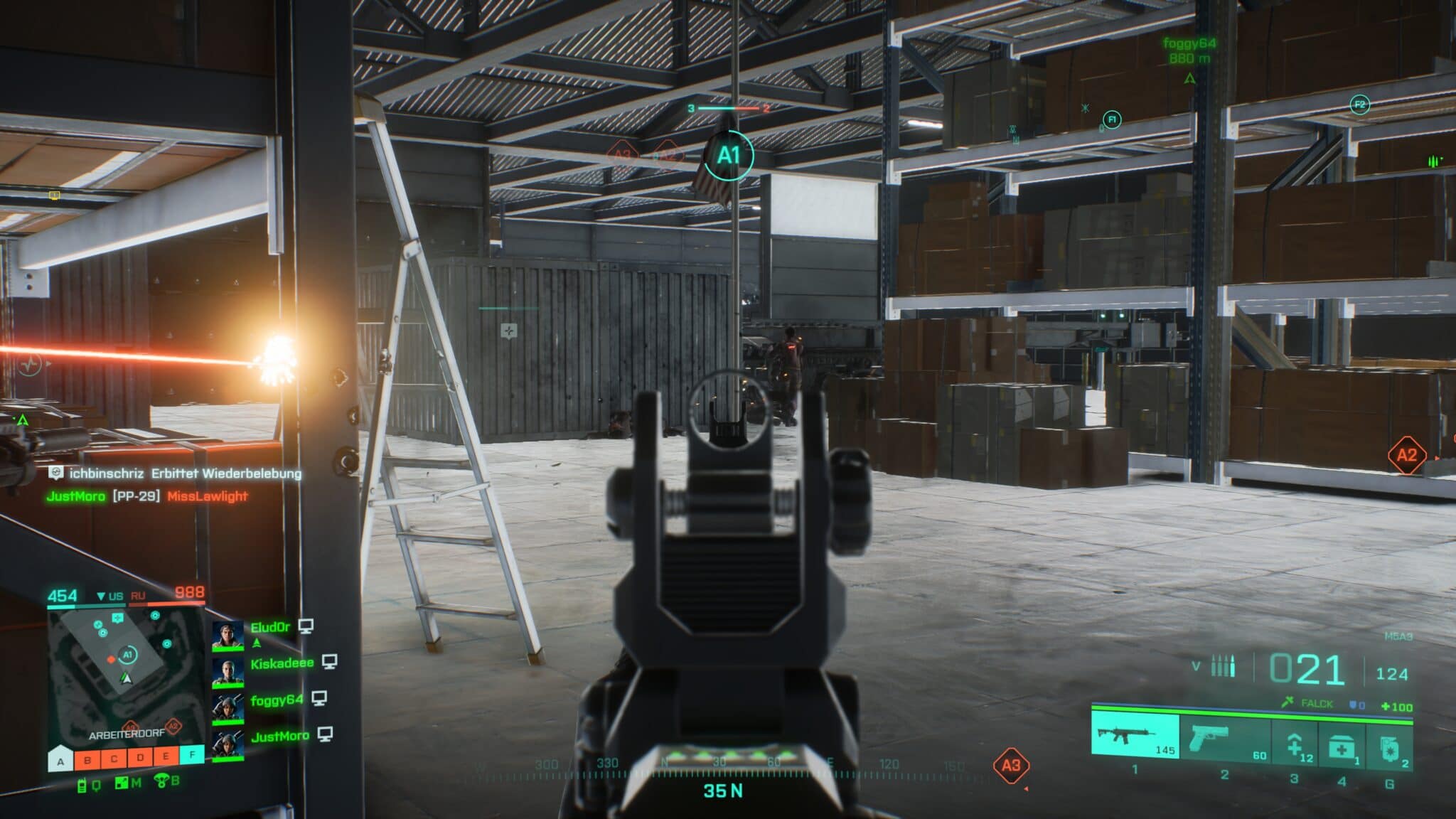Choose objective E in the flag strip
Screen dimensions: 1456x819
click(x=166, y=756)
